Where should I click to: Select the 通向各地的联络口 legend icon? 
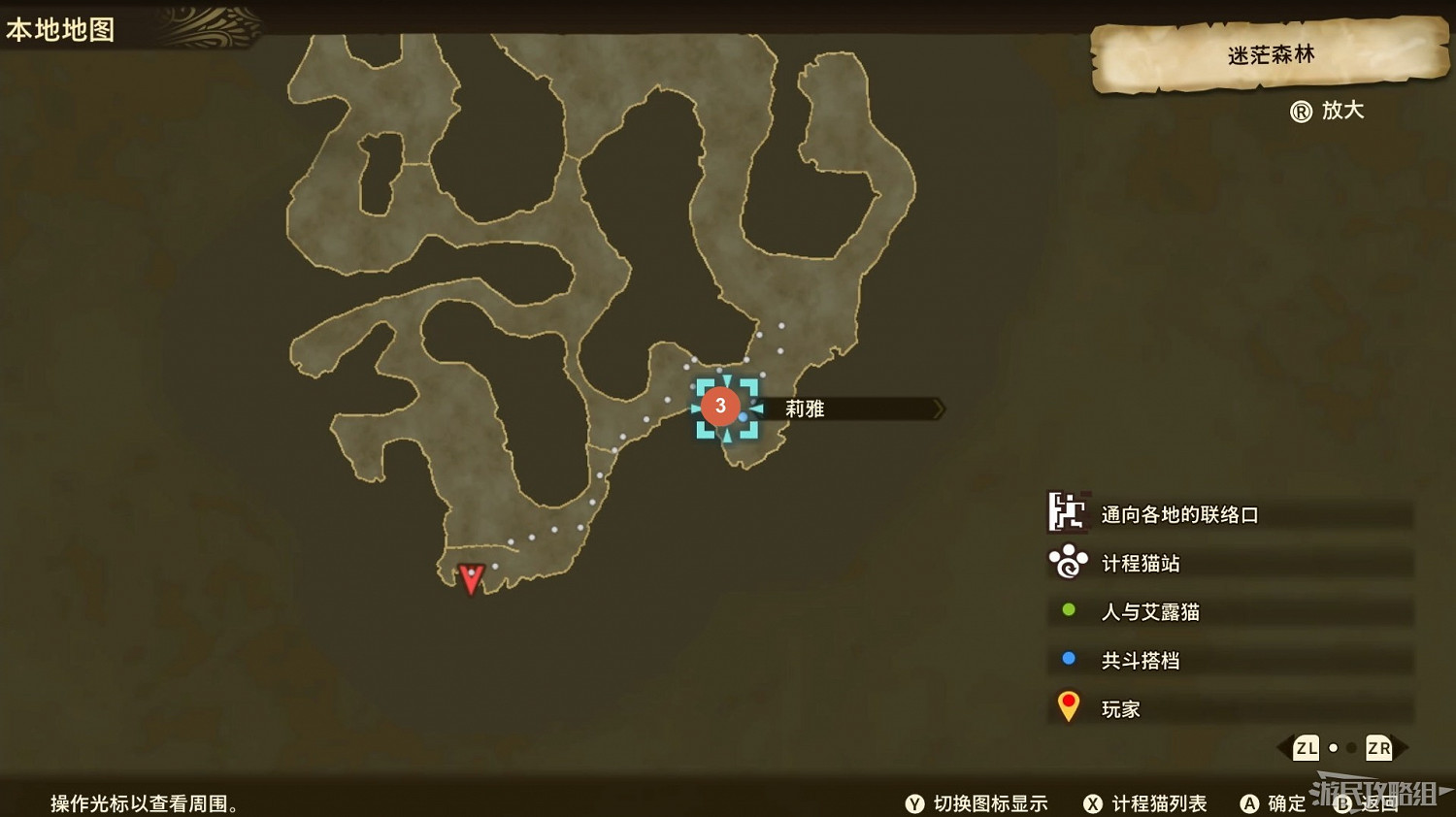tap(1068, 514)
